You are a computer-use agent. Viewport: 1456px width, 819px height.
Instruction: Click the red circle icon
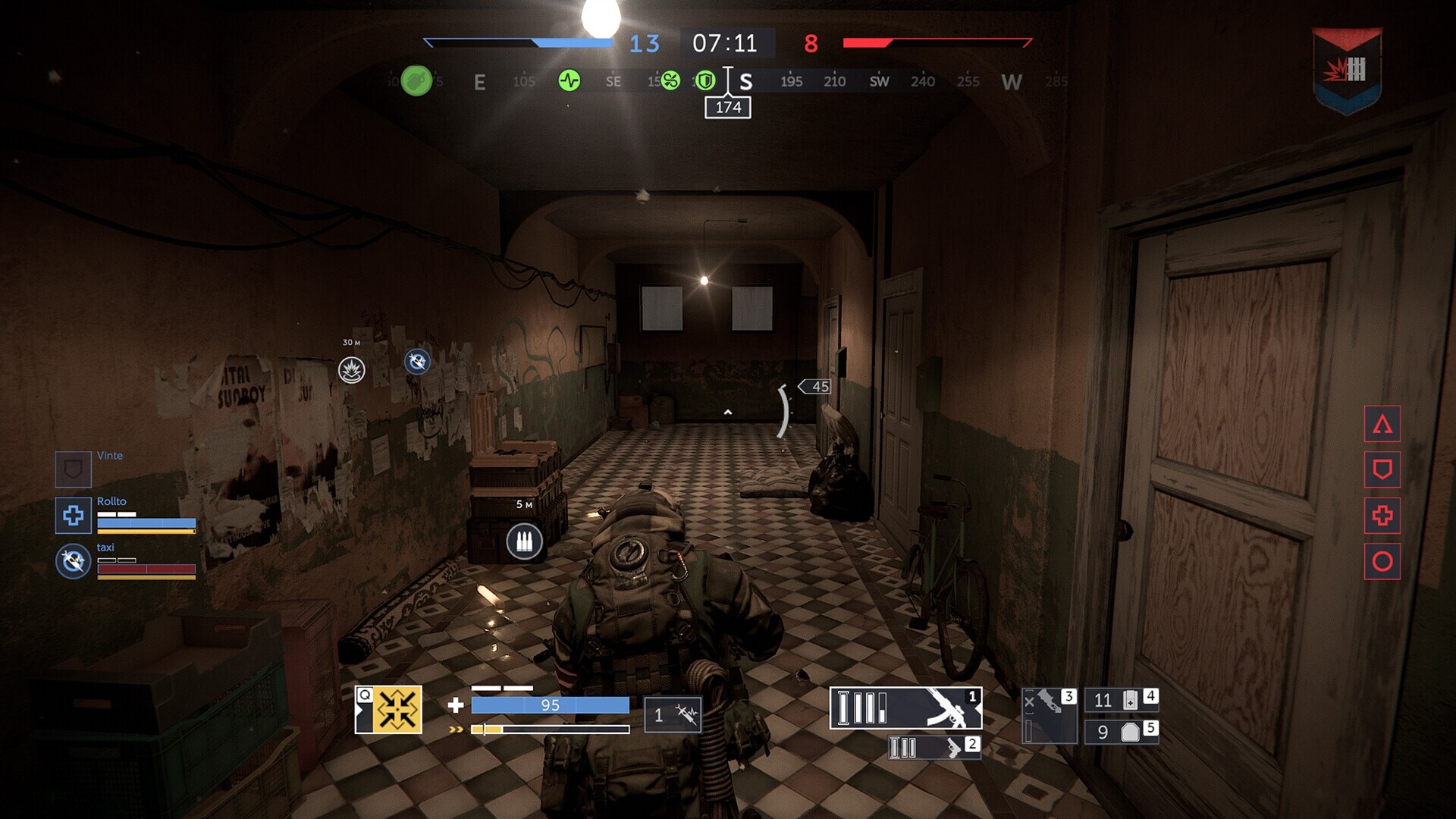pyautogui.click(x=1382, y=562)
